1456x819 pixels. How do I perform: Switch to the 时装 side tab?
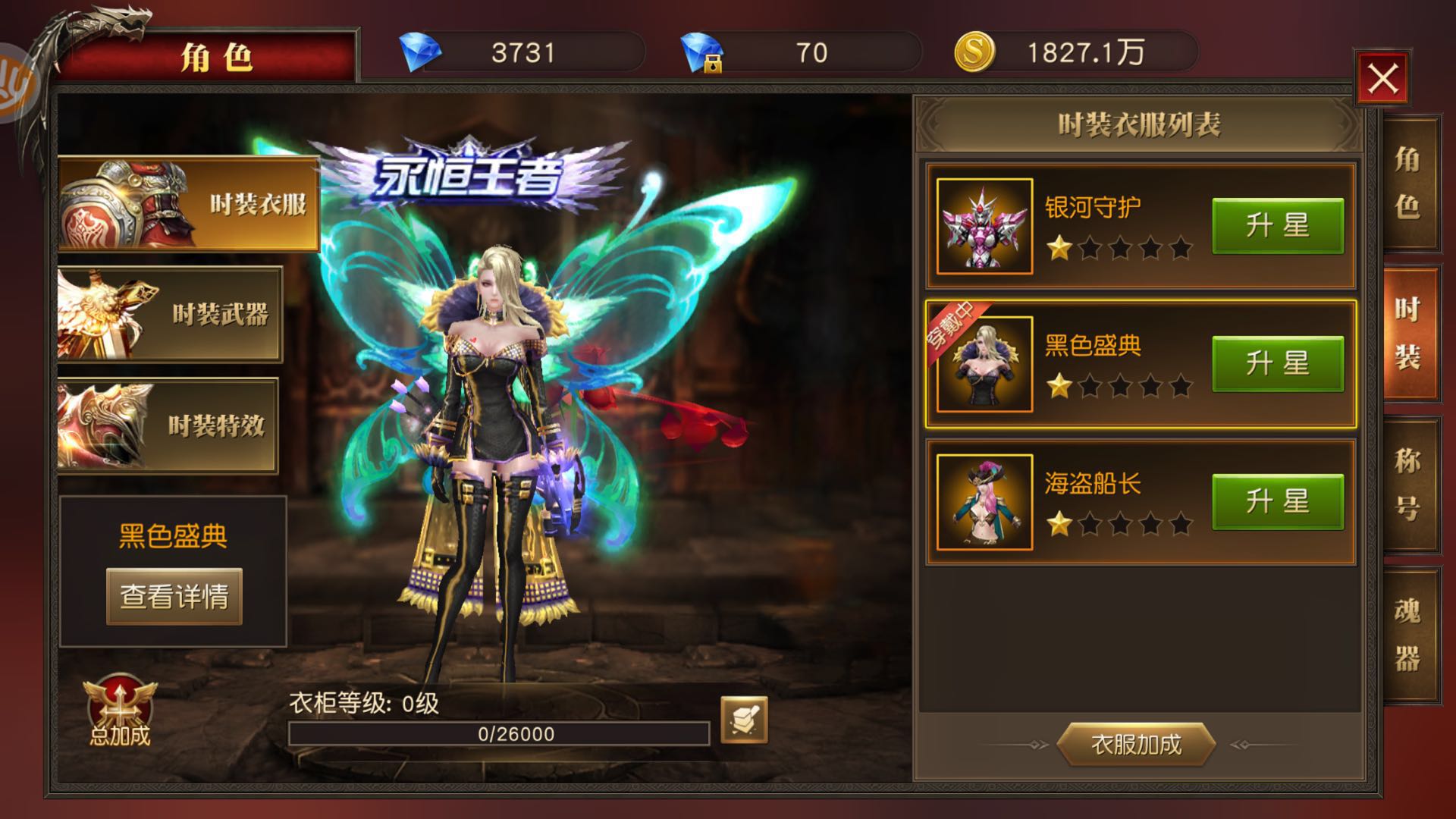click(1409, 334)
